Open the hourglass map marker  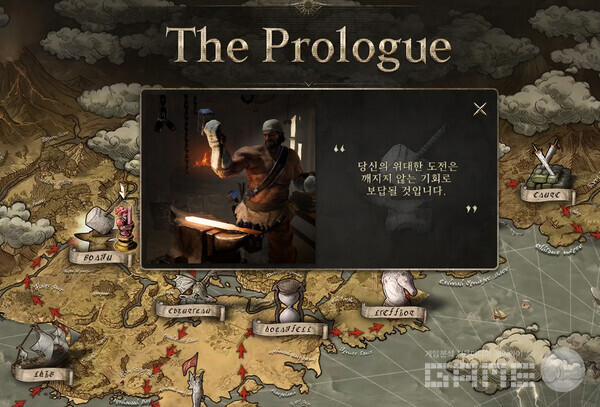pos(289,298)
